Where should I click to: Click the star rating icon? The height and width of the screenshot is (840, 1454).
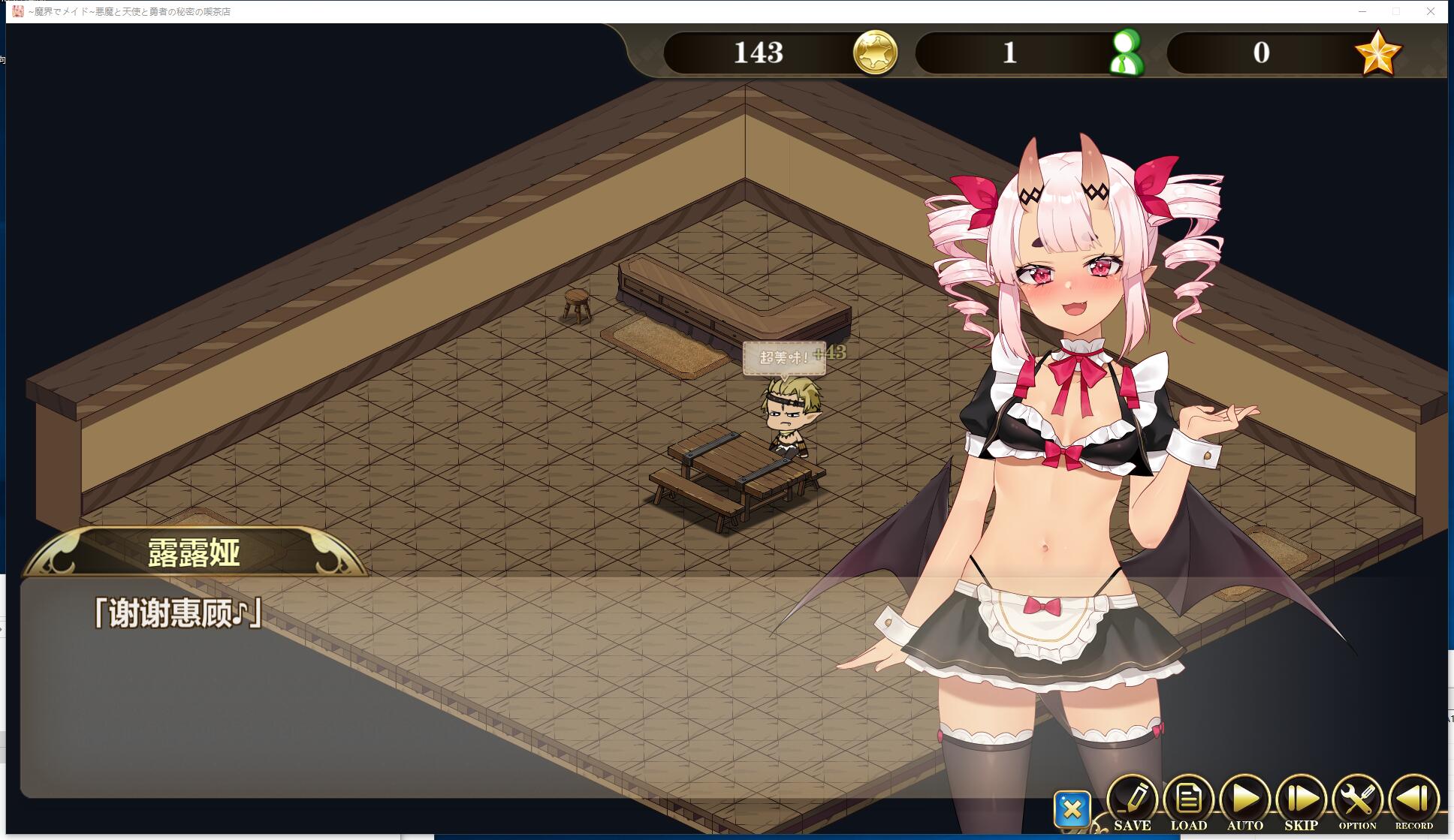tap(1379, 53)
